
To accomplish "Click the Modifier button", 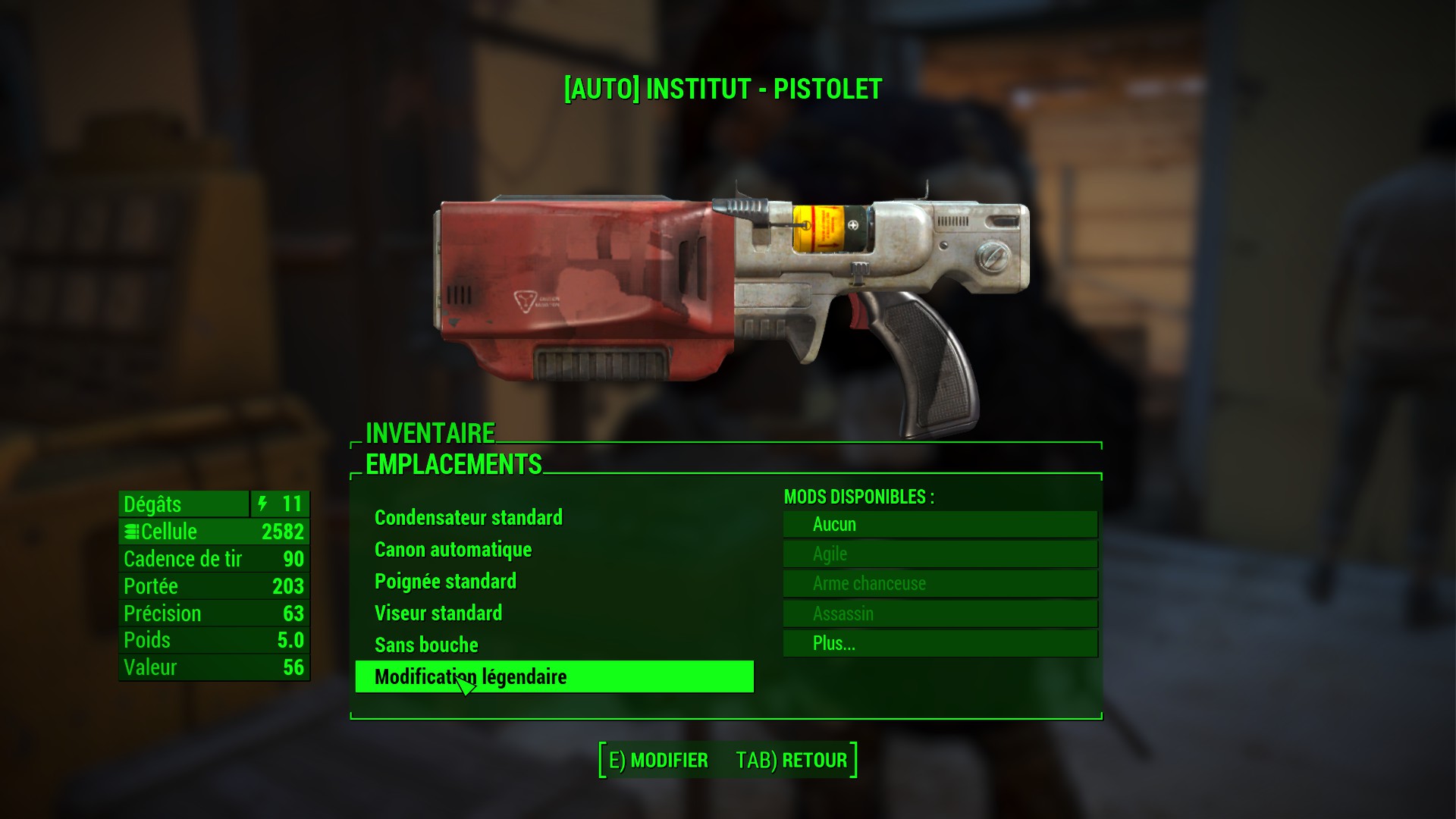I will click(658, 760).
